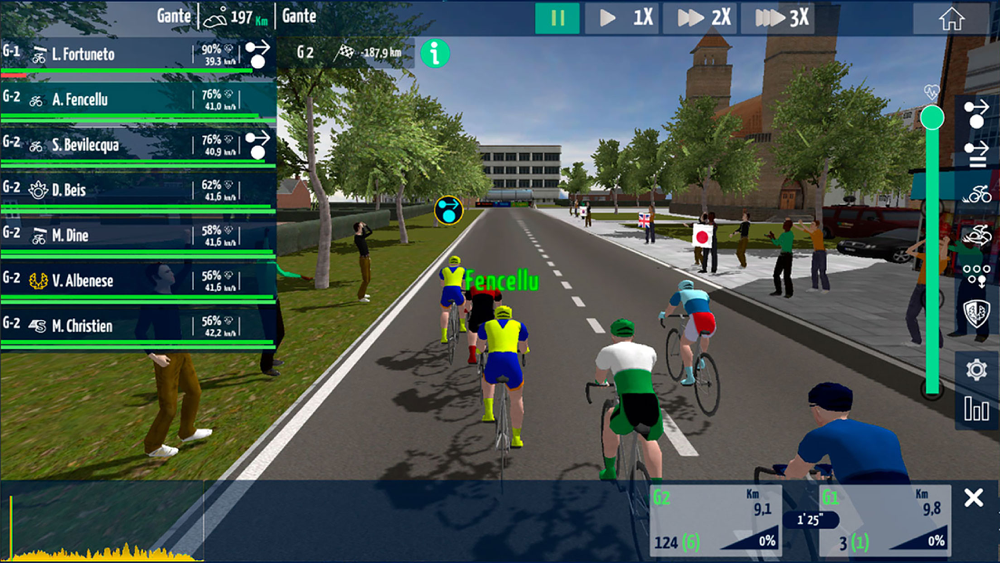Show the bar chart statistics

(976, 408)
